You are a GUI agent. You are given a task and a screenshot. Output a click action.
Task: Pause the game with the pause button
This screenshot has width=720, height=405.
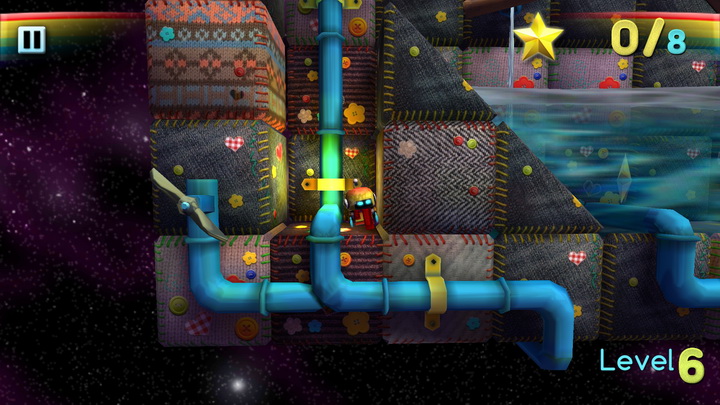31,39
